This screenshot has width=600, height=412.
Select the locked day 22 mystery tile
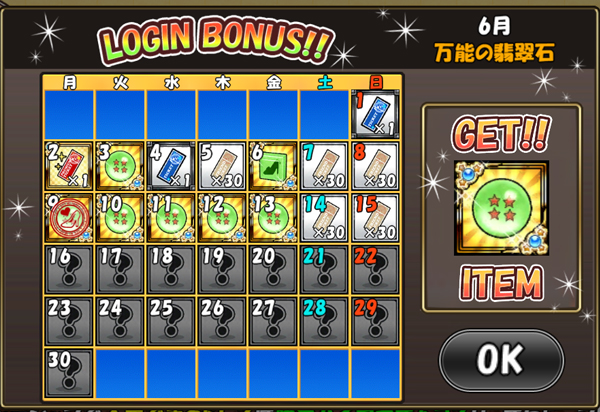(375, 268)
